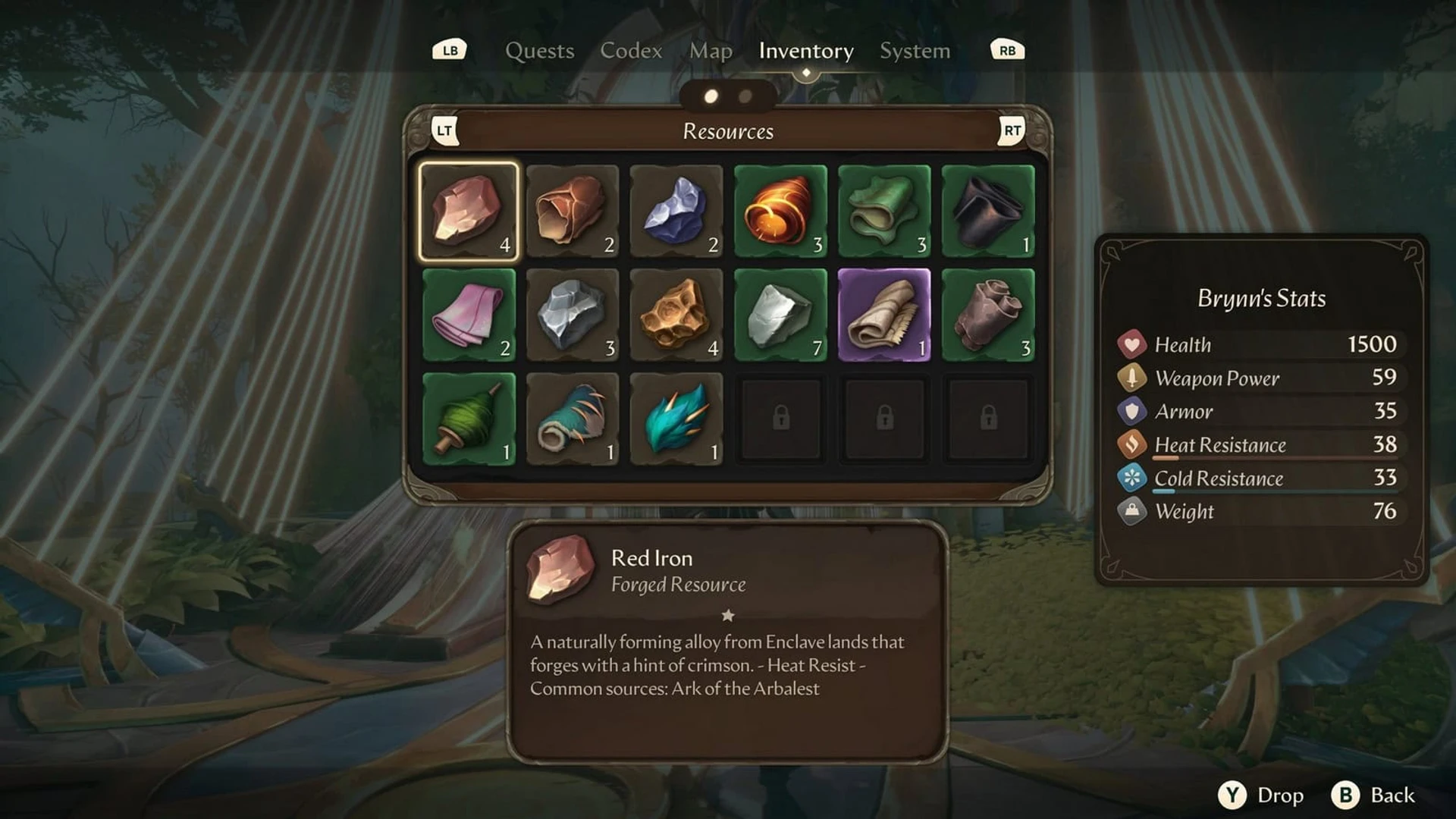Switch to the second inventory page dot
The image size is (1456, 819).
coord(745,96)
